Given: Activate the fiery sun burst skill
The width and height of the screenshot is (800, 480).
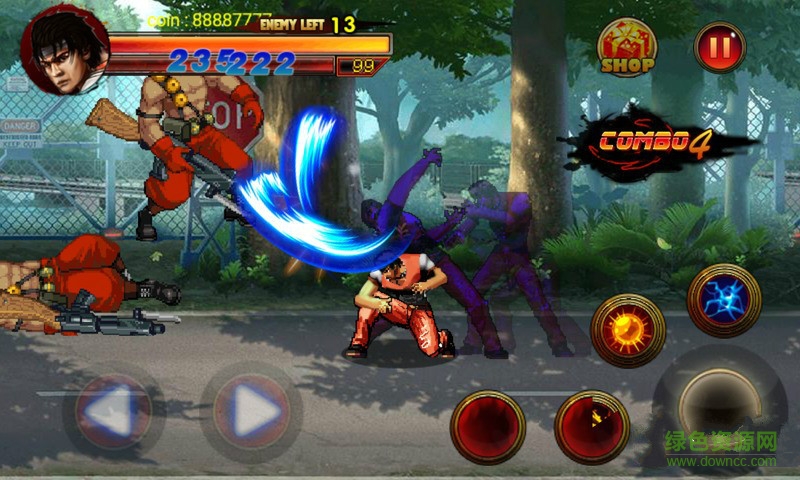Looking at the screenshot, I should [628, 331].
